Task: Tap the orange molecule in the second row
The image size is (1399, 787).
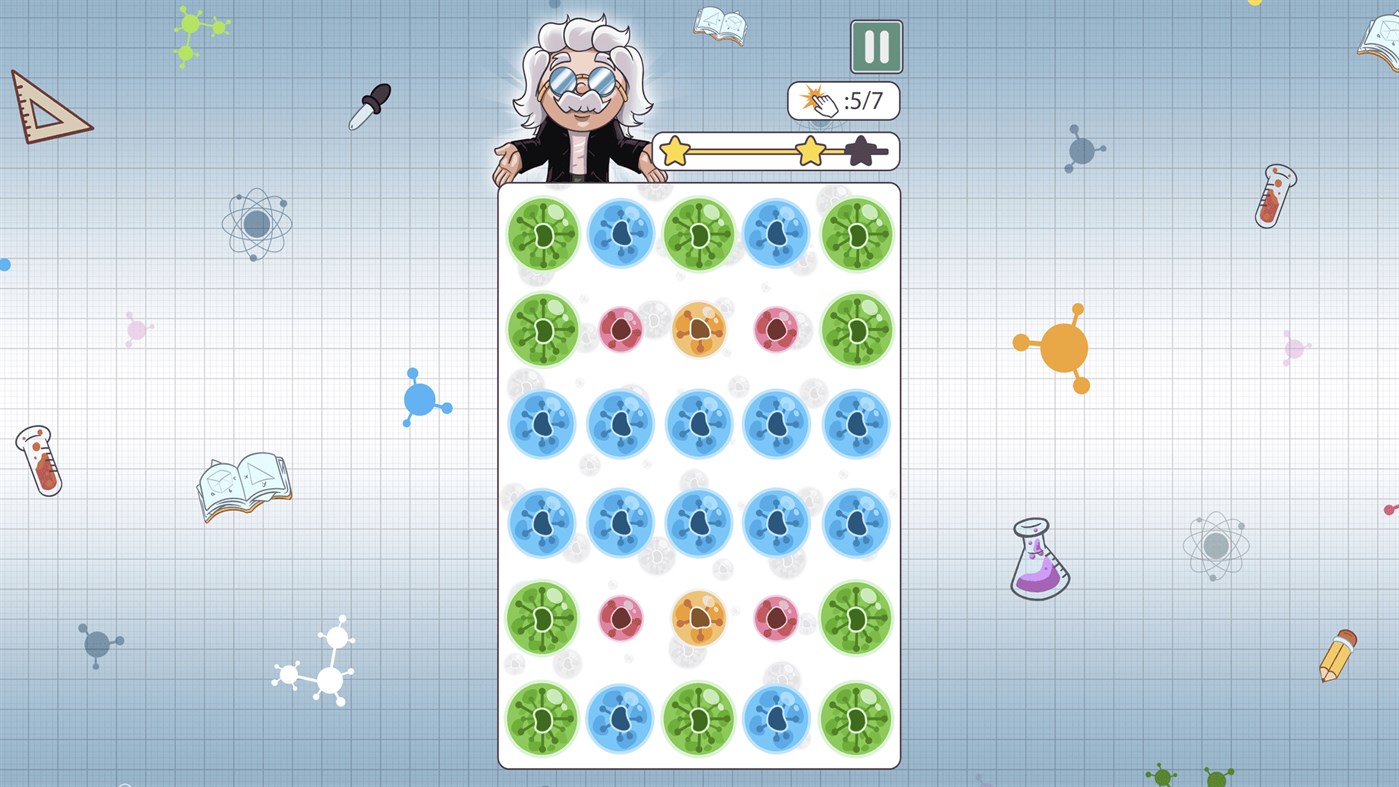Action: point(698,328)
